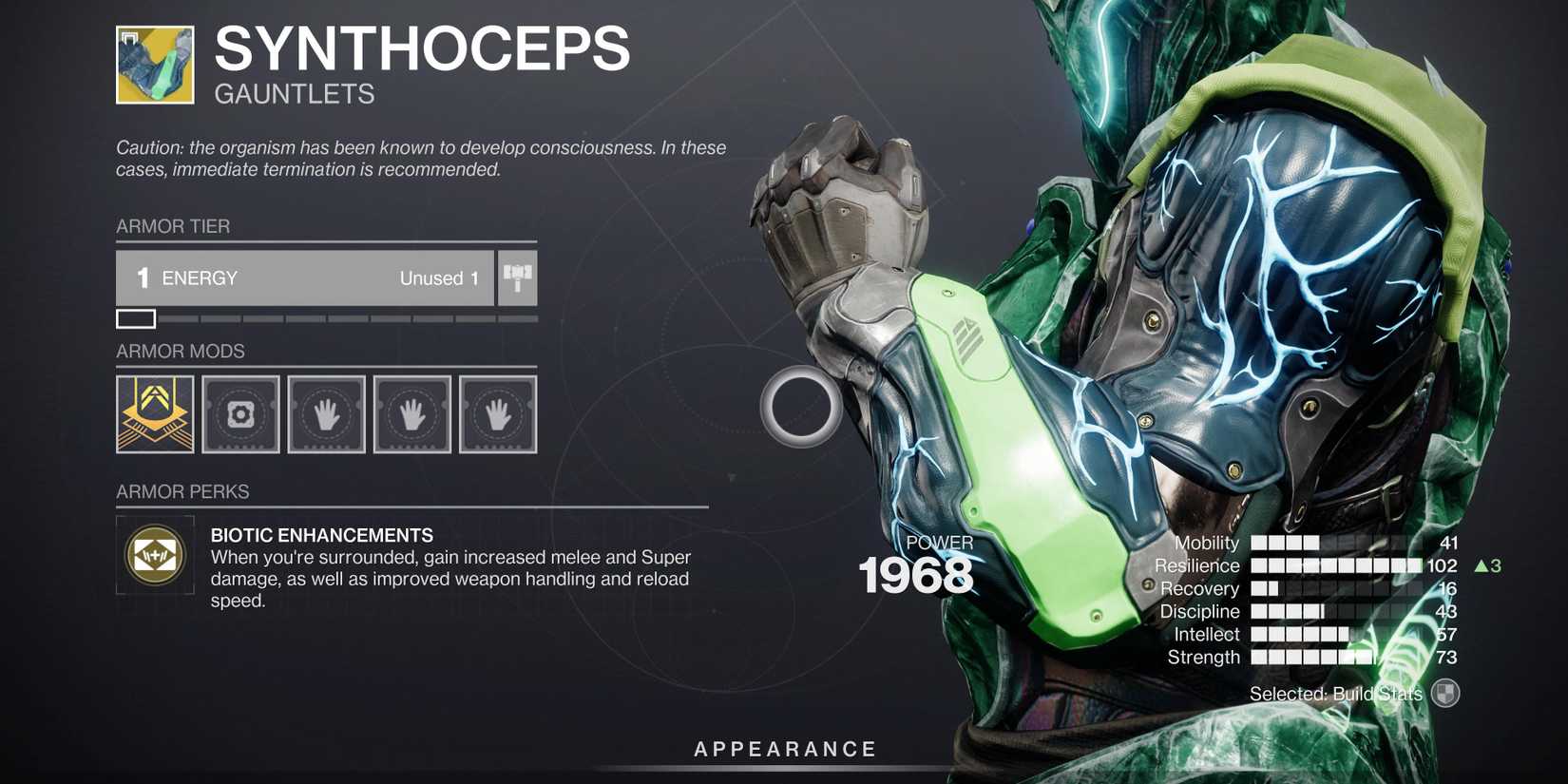Click the Biotic Enhancements perk name

(x=320, y=534)
